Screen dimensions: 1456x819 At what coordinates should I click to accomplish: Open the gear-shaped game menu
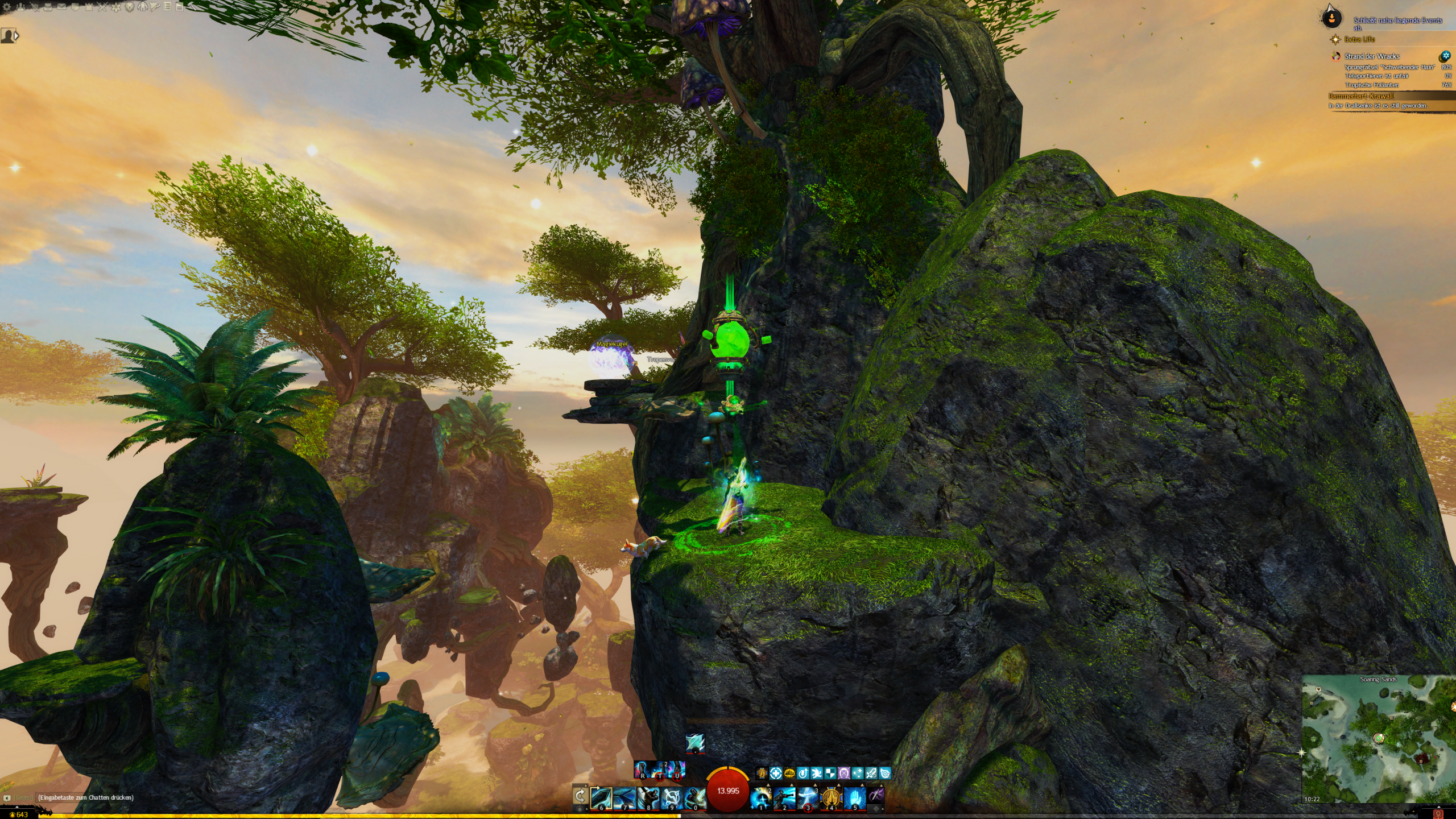coord(7,7)
